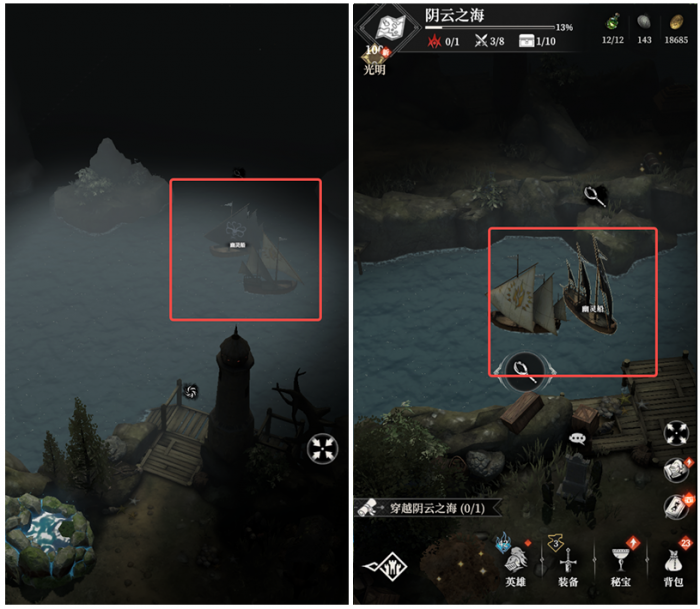Click the green potion icon showing 12/12
The width and height of the screenshot is (700, 609).
click(612, 22)
